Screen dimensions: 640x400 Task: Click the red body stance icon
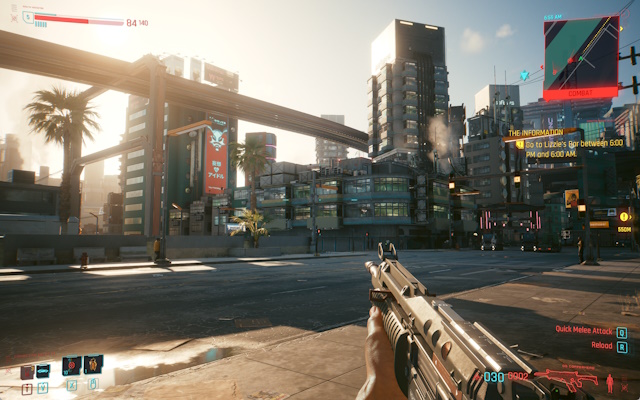tap(610, 381)
